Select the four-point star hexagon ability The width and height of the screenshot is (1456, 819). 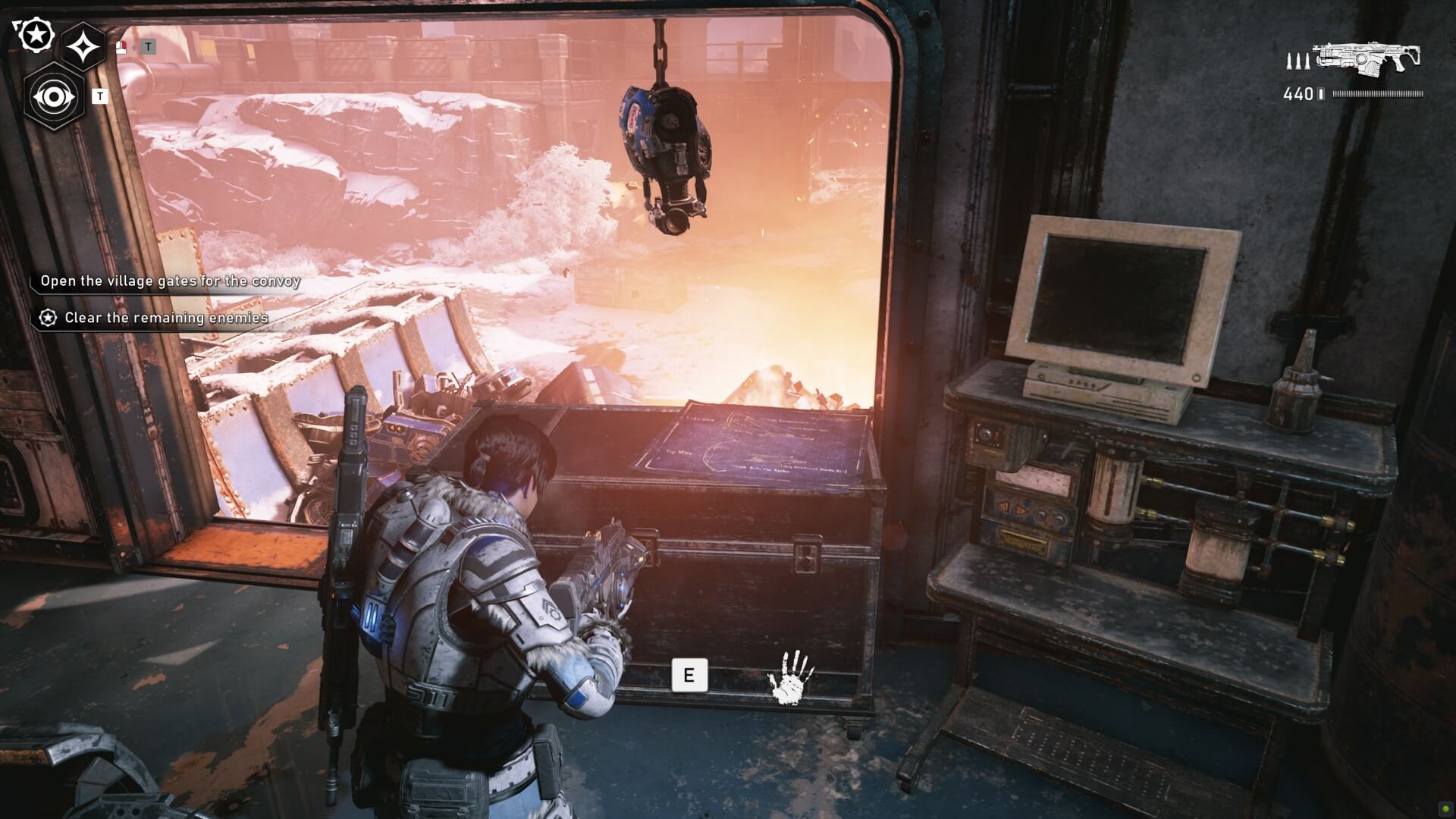83,48
